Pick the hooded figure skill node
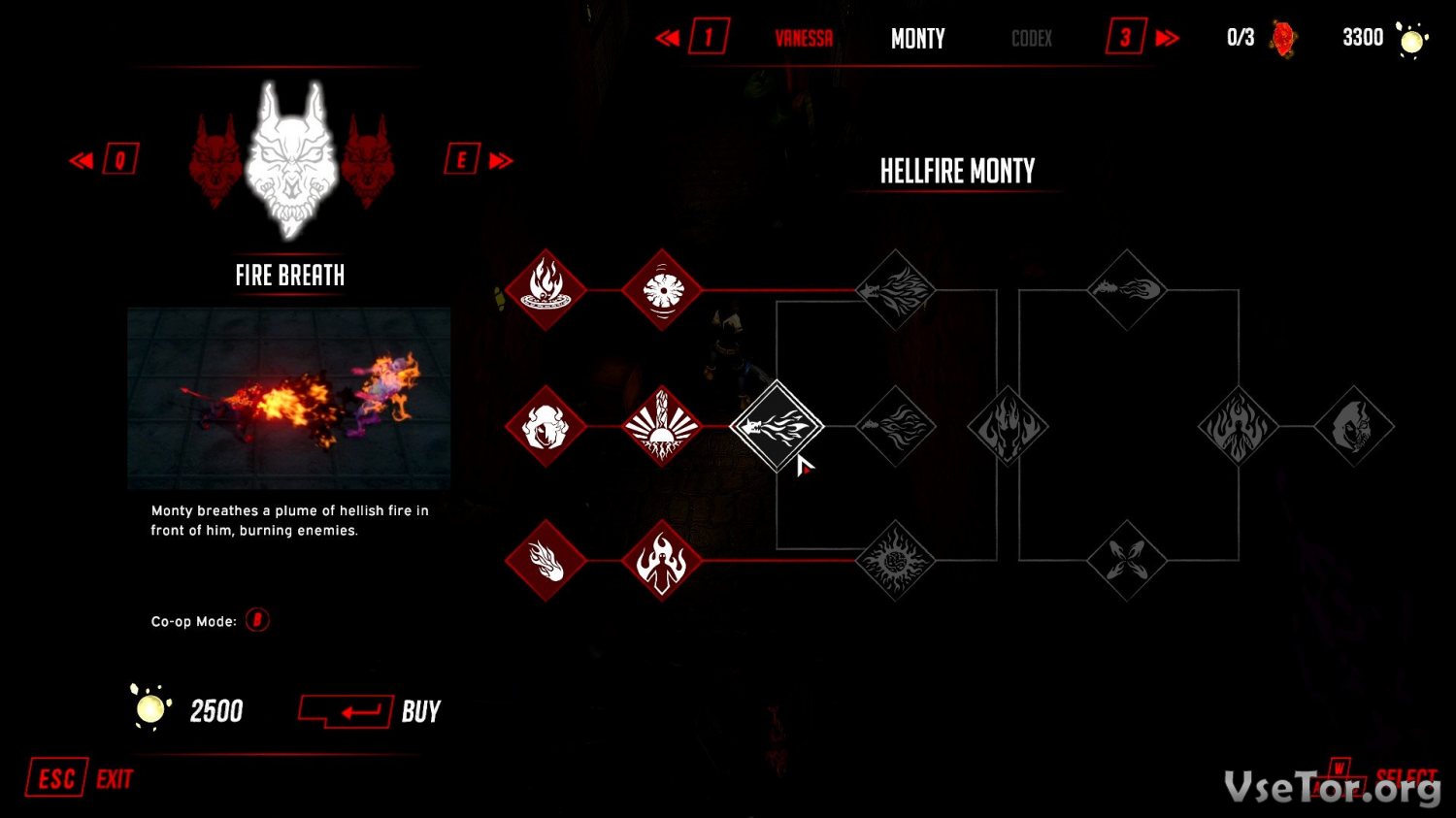This screenshot has width=1456, height=818. pyautogui.click(x=546, y=426)
